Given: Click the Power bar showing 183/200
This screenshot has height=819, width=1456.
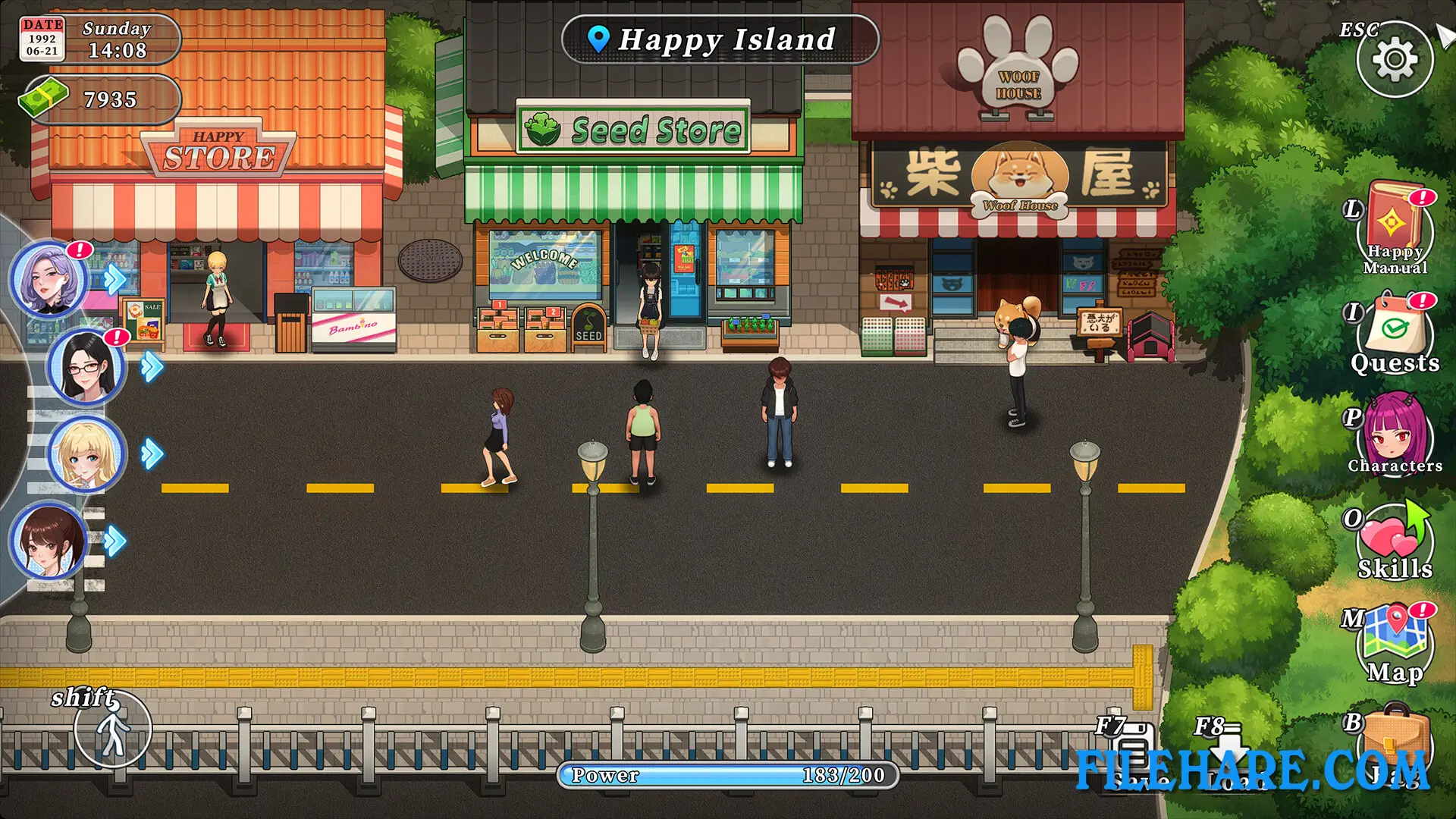Looking at the screenshot, I should (728, 775).
